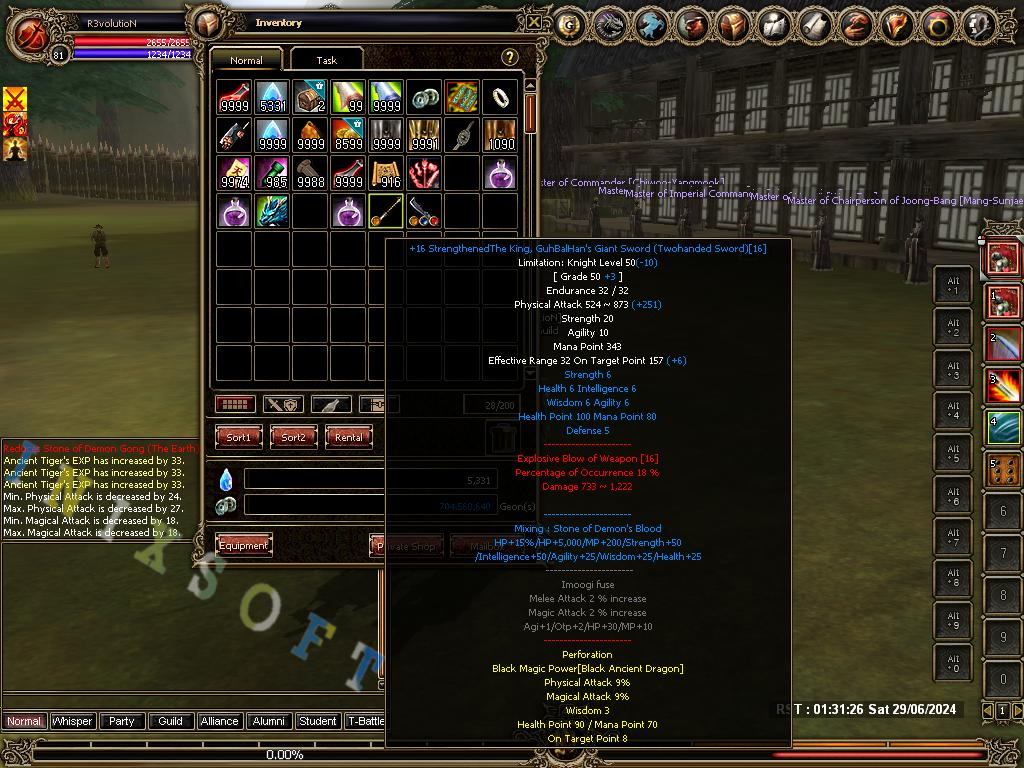Open the inventory help question mark

[x=509, y=58]
